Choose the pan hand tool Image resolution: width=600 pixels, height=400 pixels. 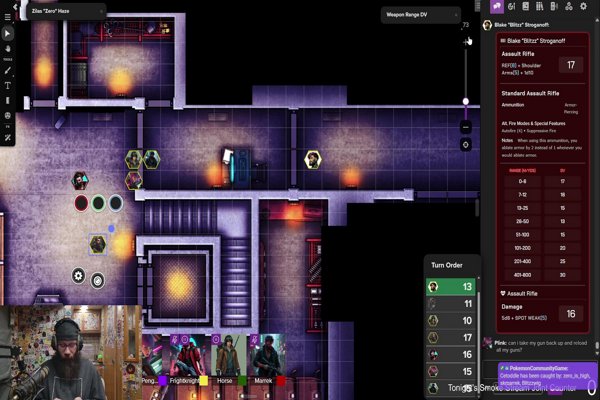tap(7, 47)
